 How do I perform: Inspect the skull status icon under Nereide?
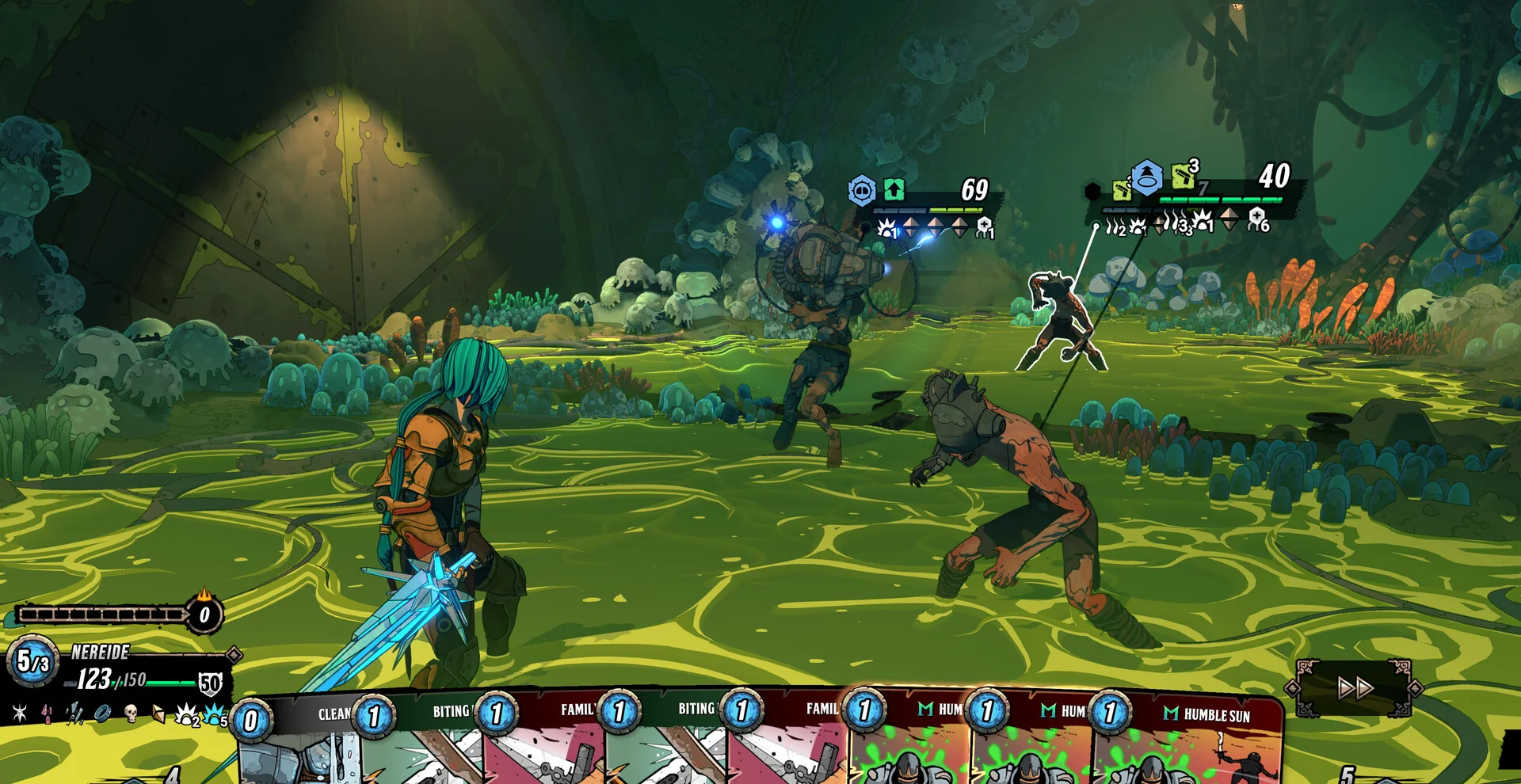tap(132, 714)
